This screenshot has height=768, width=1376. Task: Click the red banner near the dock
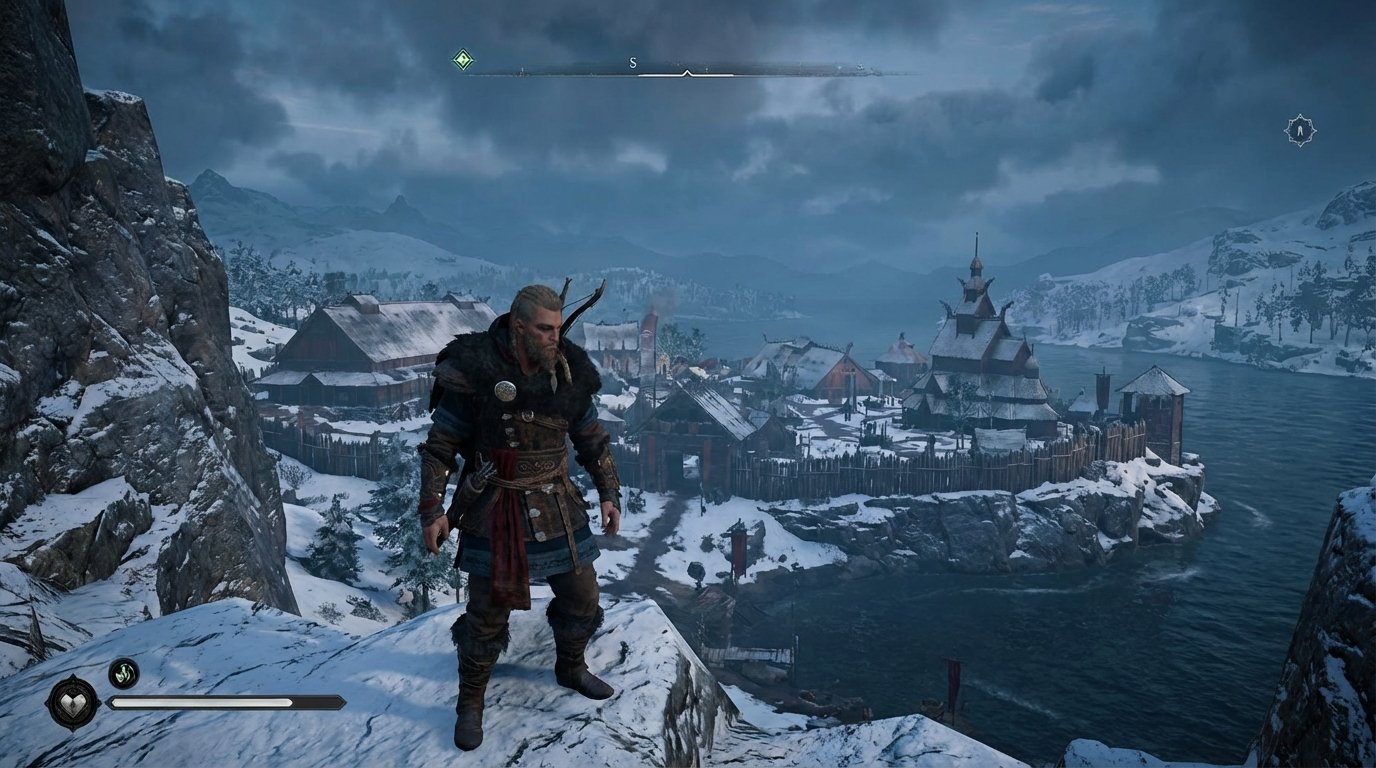coord(741,552)
